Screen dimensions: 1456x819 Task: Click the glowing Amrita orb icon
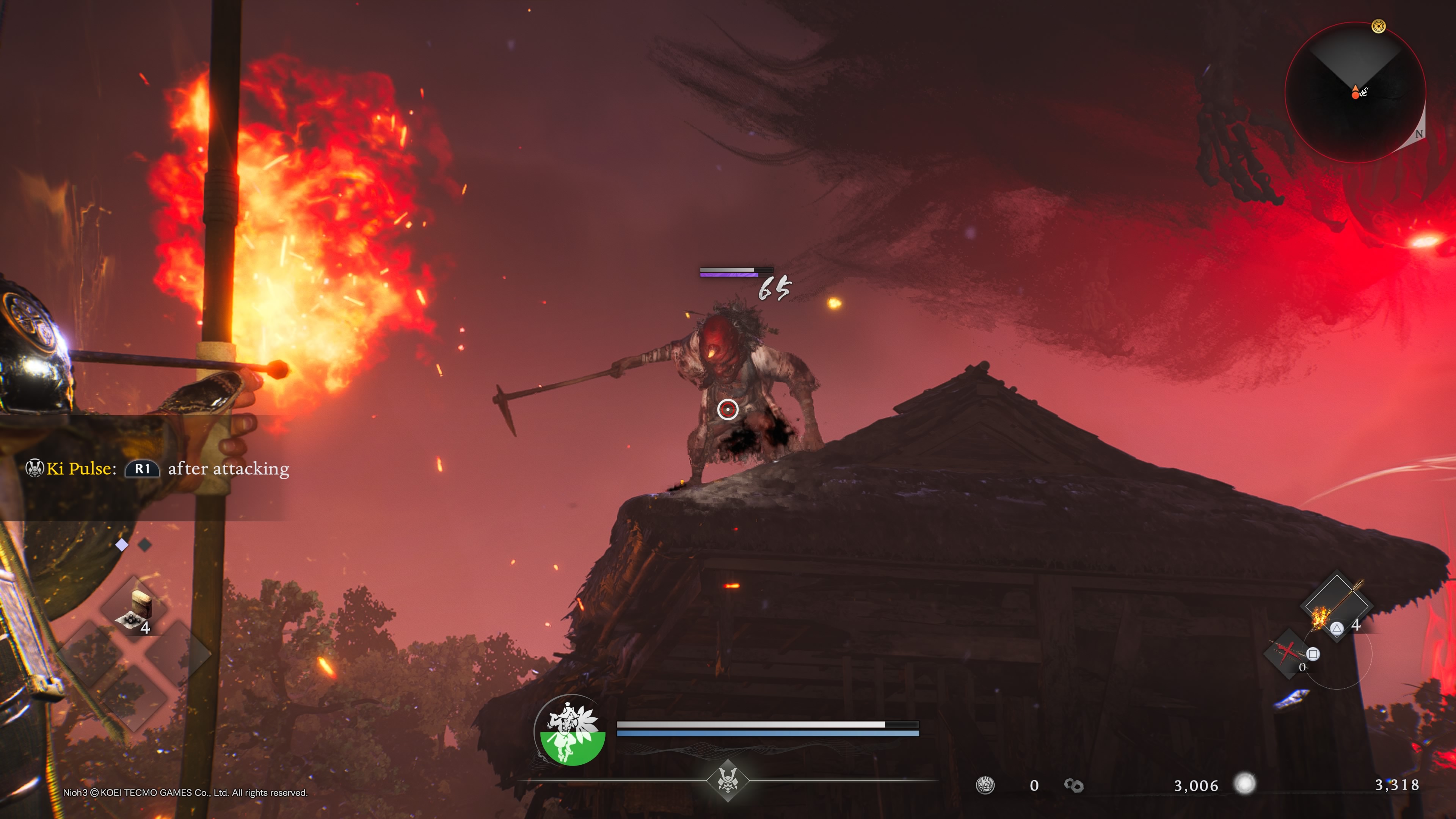click(1244, 783)
